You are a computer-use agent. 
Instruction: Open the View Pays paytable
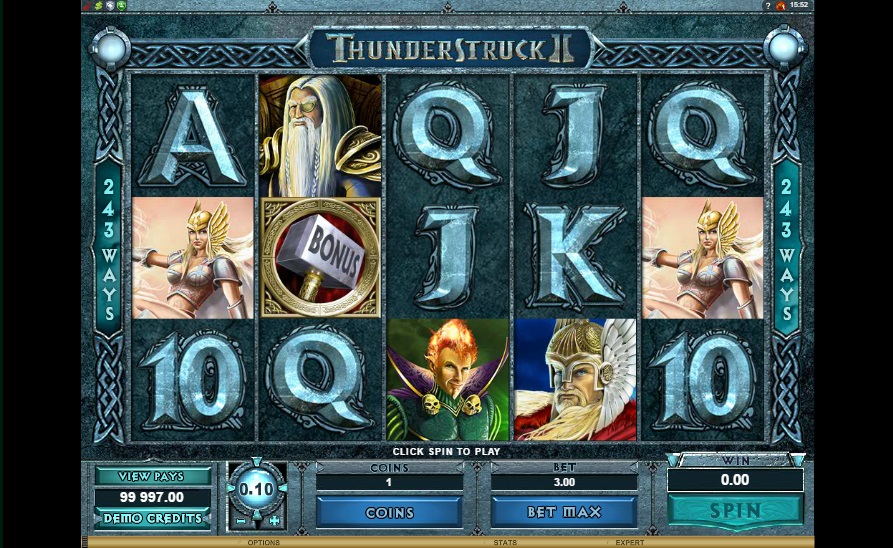pyautogui.click(x=153, y=476)
